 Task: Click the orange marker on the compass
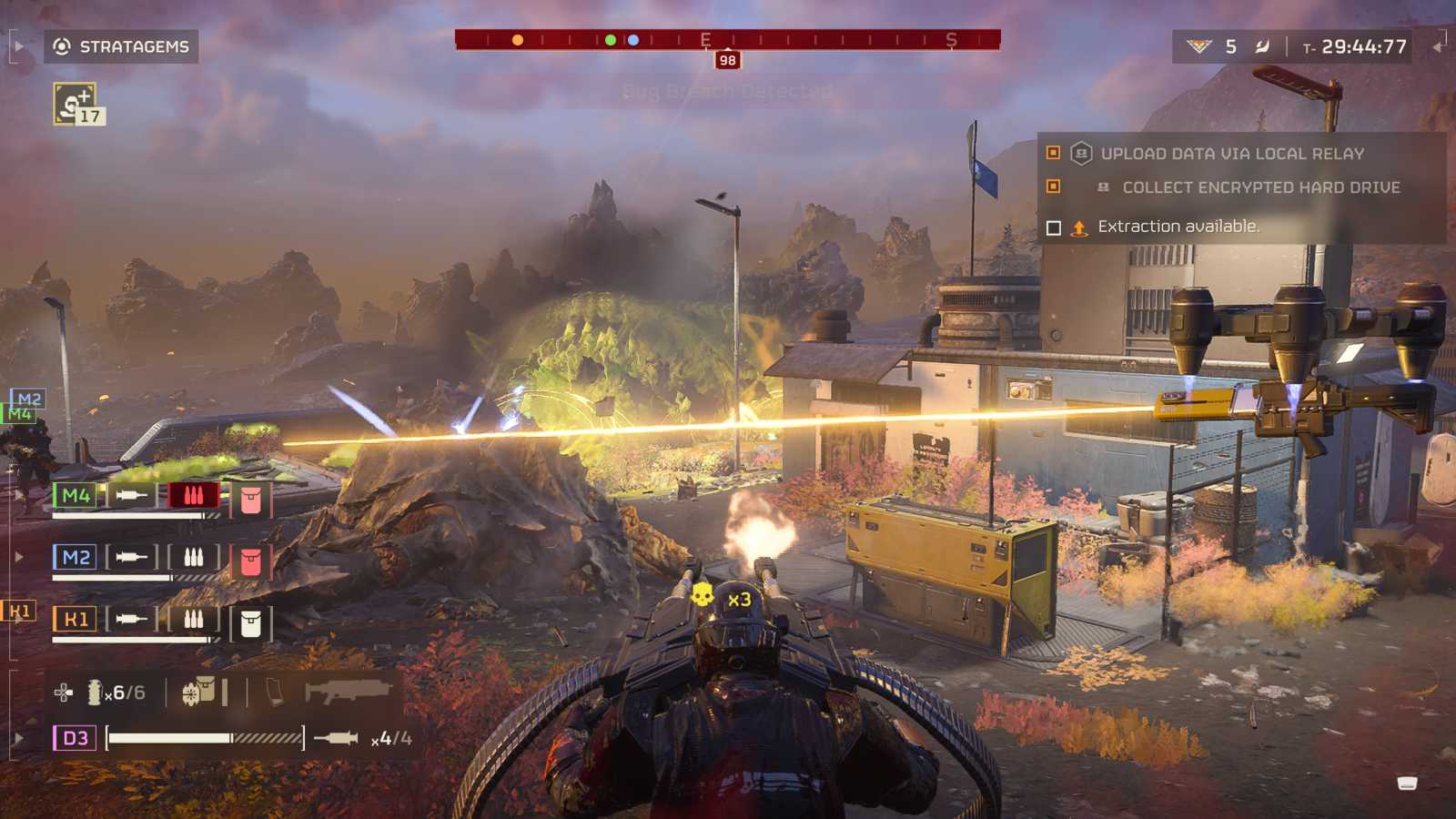point(518,40)
